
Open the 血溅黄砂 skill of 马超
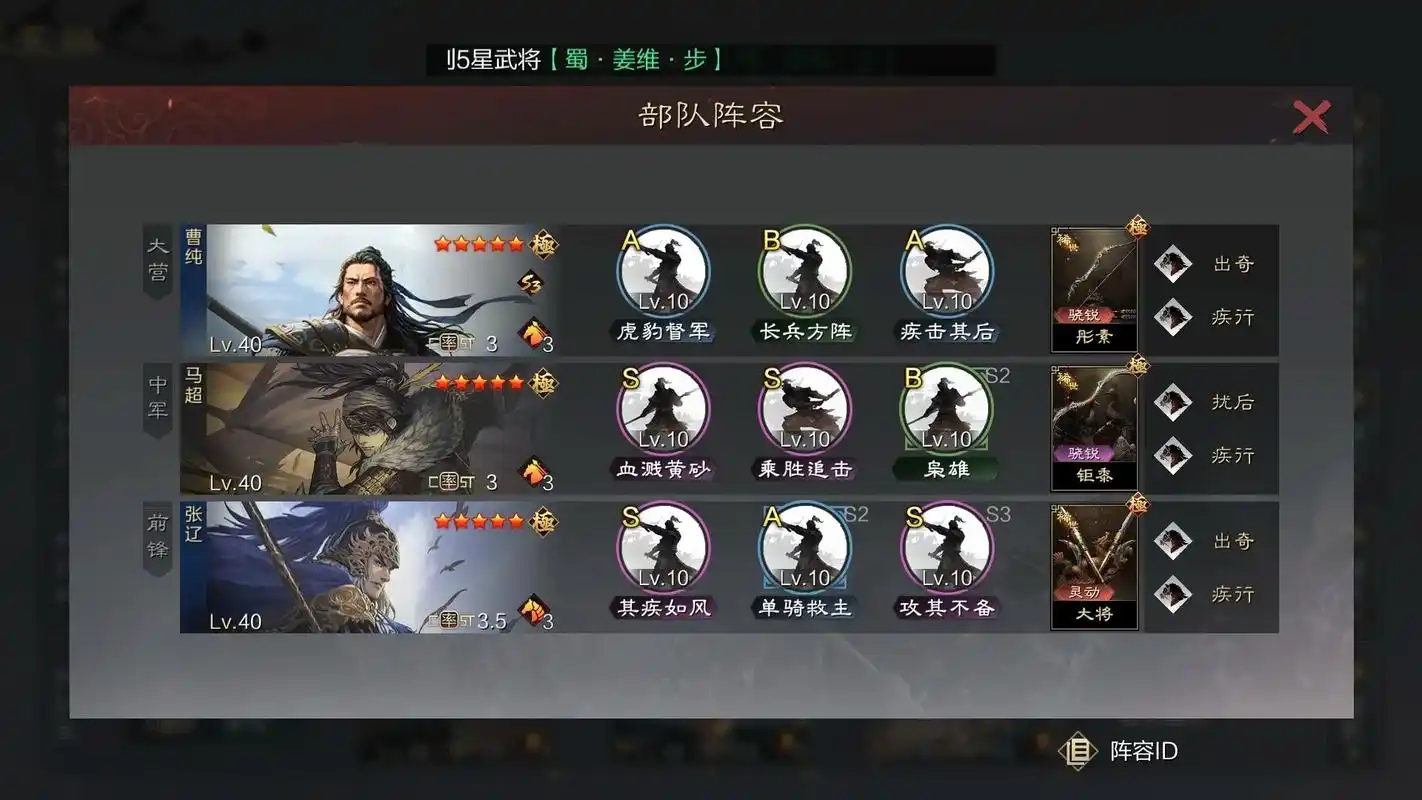[x=663, y=408]
